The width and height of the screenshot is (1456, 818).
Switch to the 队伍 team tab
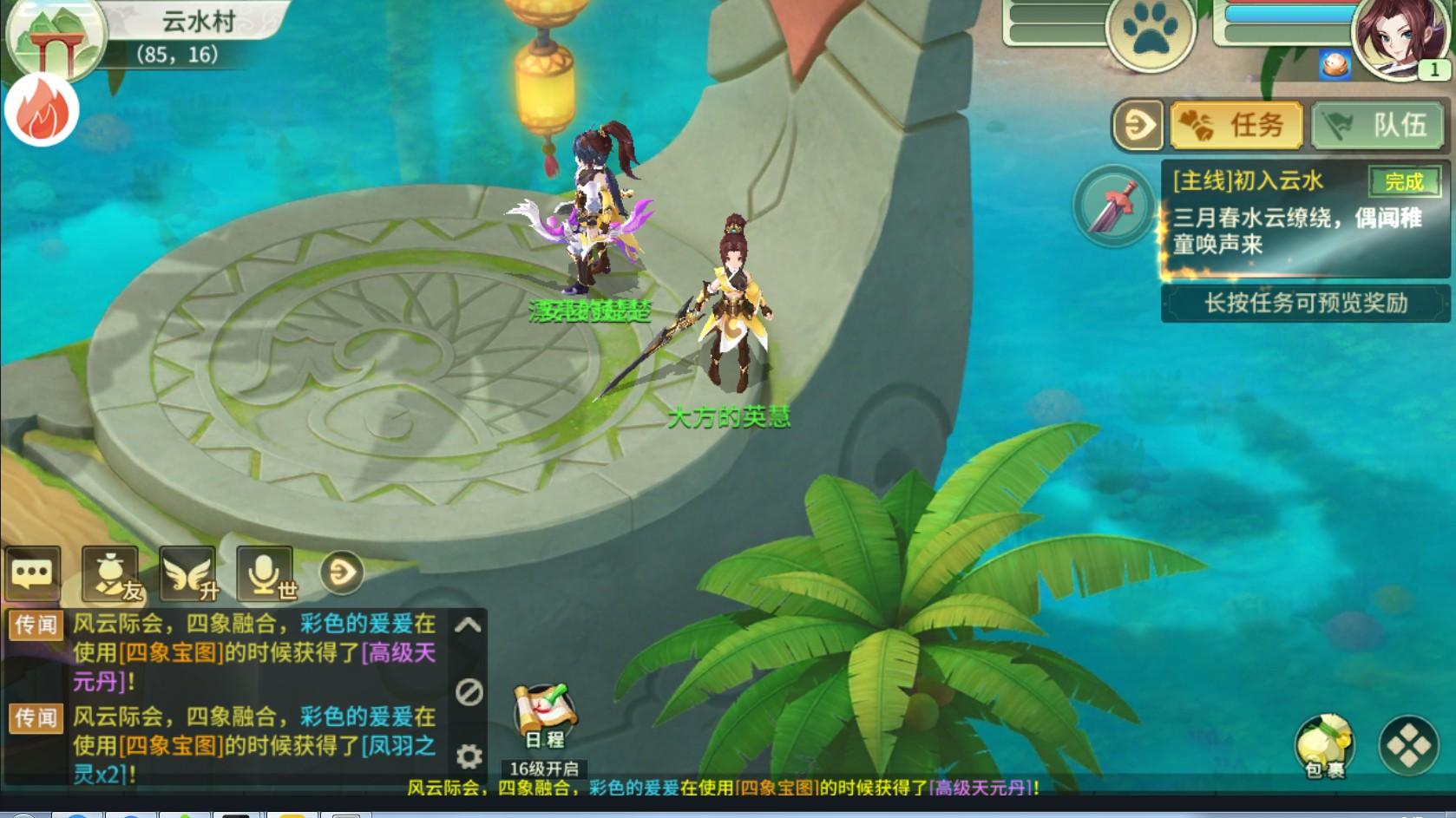click(1377, 126)
